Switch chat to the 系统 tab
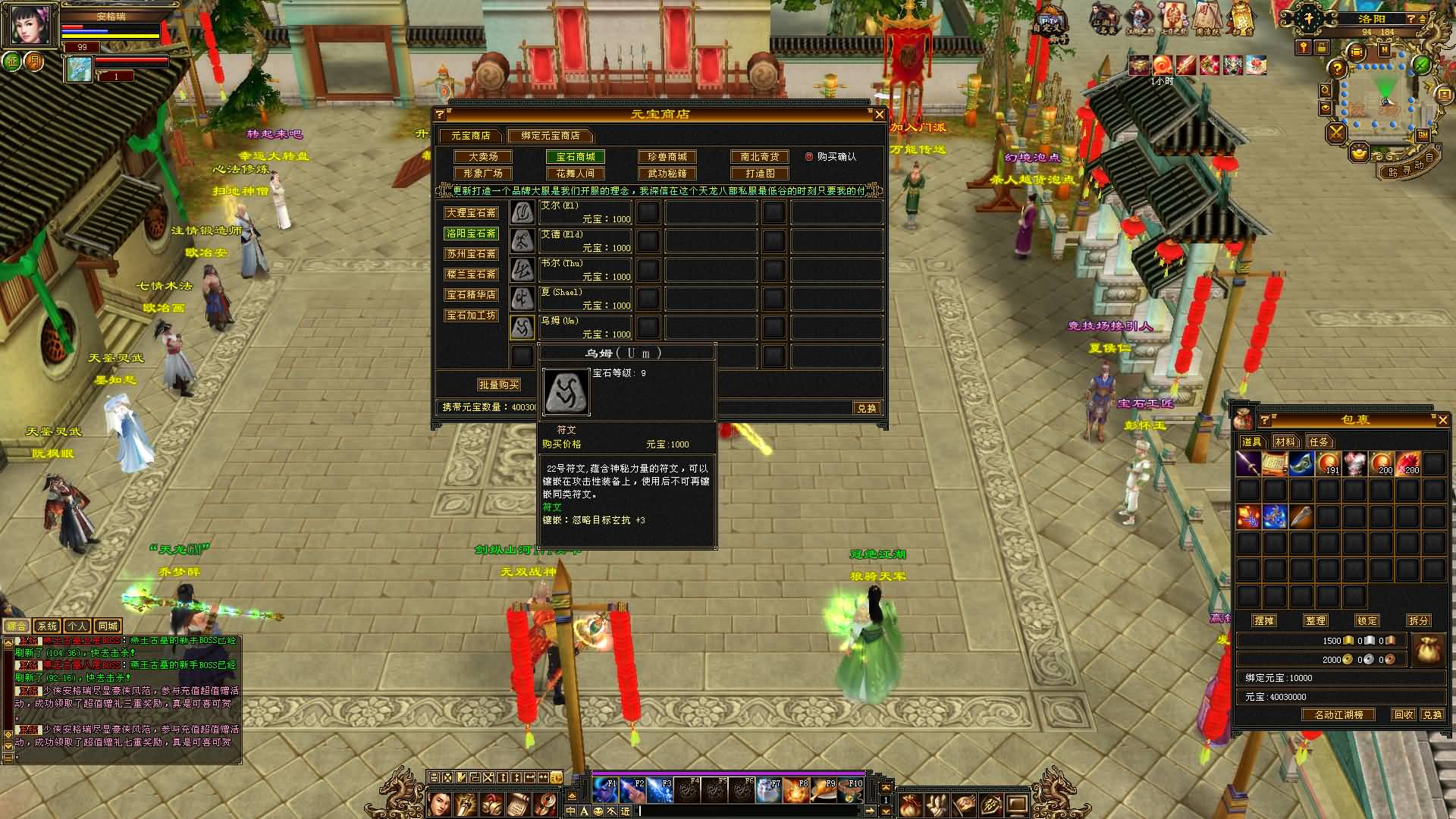1456x819 pixels. (x=47, y=626)
